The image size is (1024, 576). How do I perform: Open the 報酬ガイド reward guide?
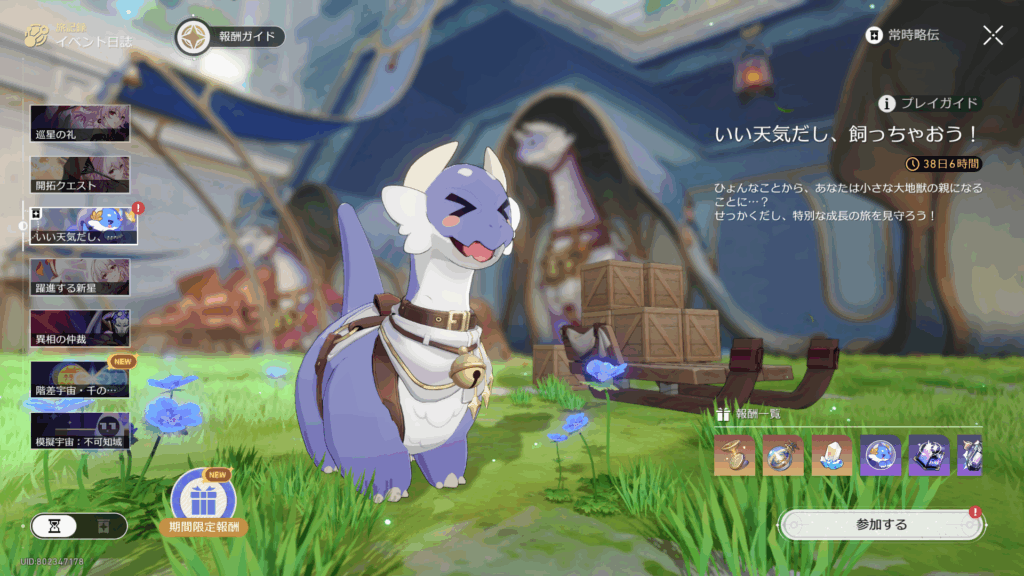pos(230,37)
